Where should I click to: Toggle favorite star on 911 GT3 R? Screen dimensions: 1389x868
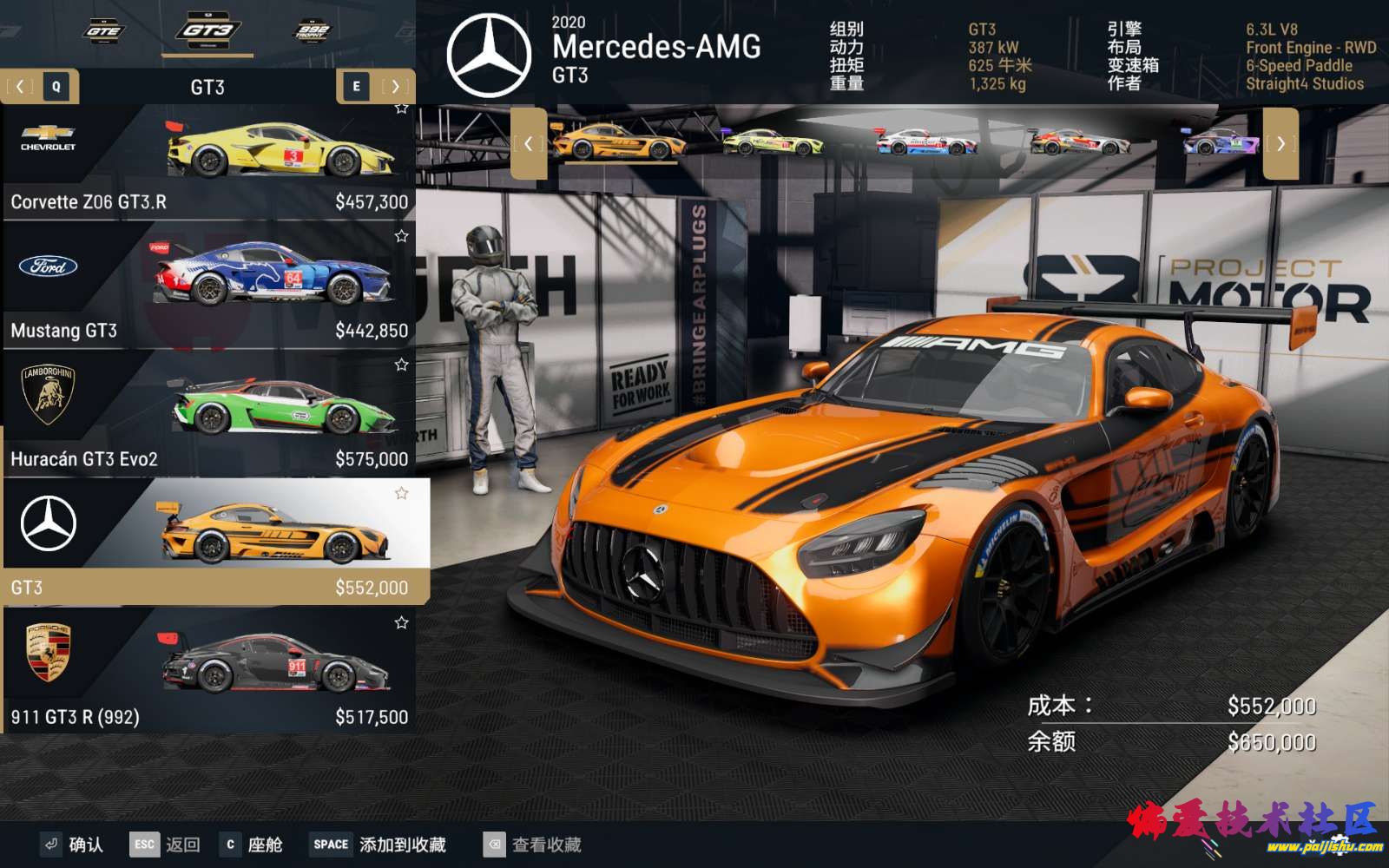(x=401, y=623)
